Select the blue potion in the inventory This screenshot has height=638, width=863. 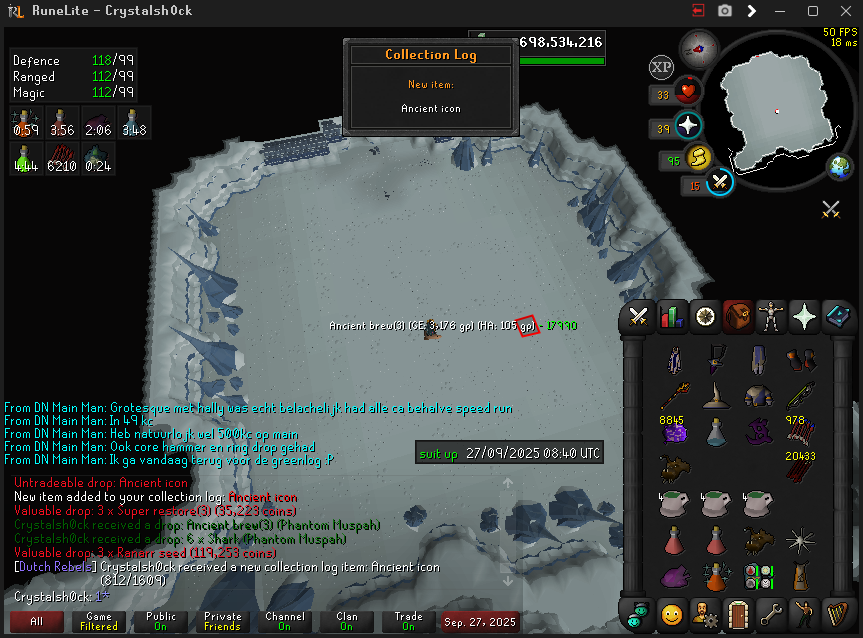pyautogui.click(x=715, y=431)
